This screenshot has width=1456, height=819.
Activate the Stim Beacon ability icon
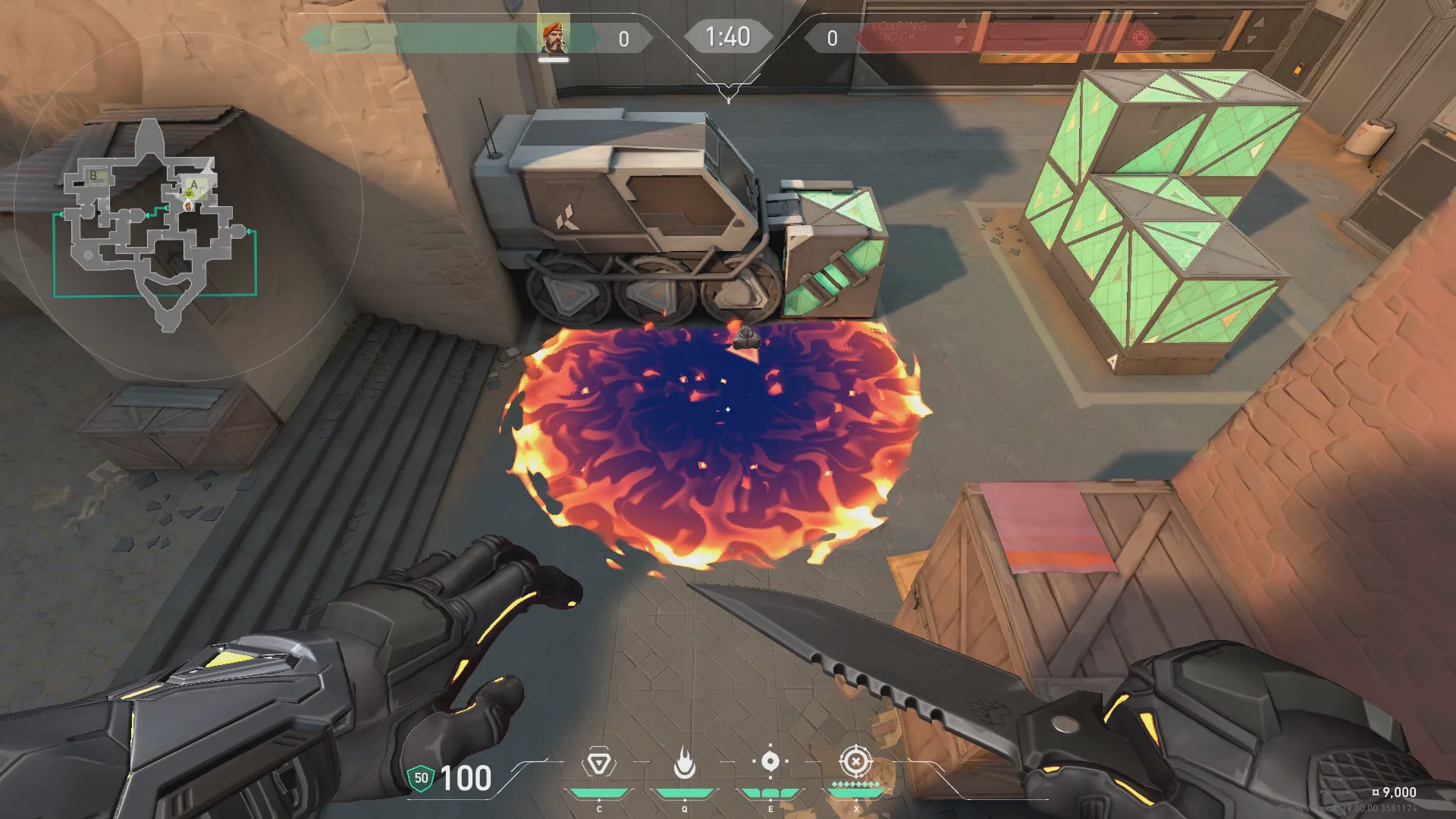pyautogui.click(x=598, y=762)
